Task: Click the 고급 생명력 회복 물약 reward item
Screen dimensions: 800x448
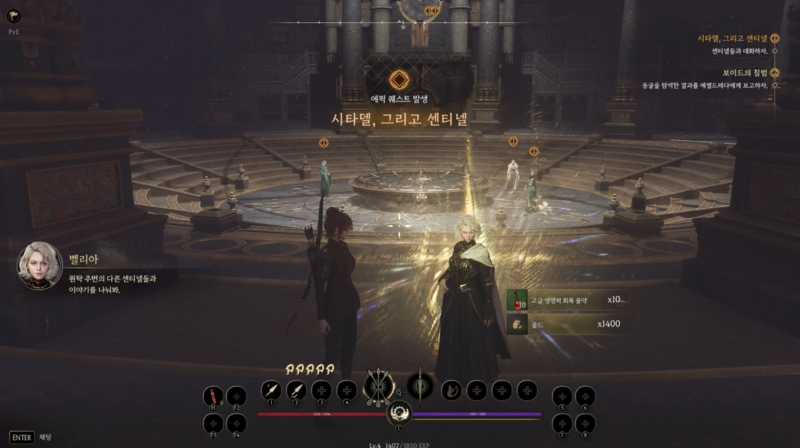Action: (x=518, y=299)
